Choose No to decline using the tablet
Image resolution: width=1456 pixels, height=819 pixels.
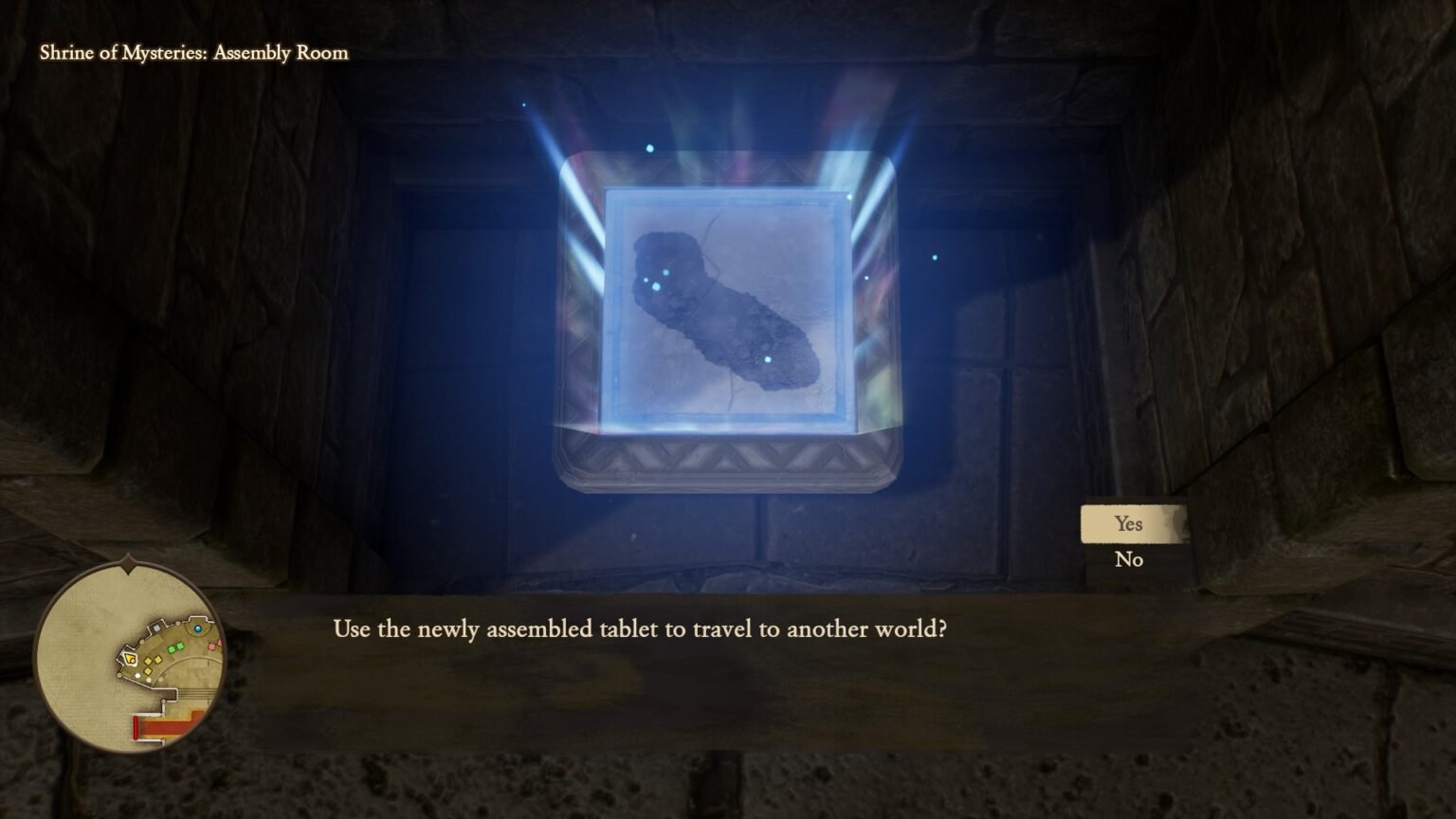1128,559
